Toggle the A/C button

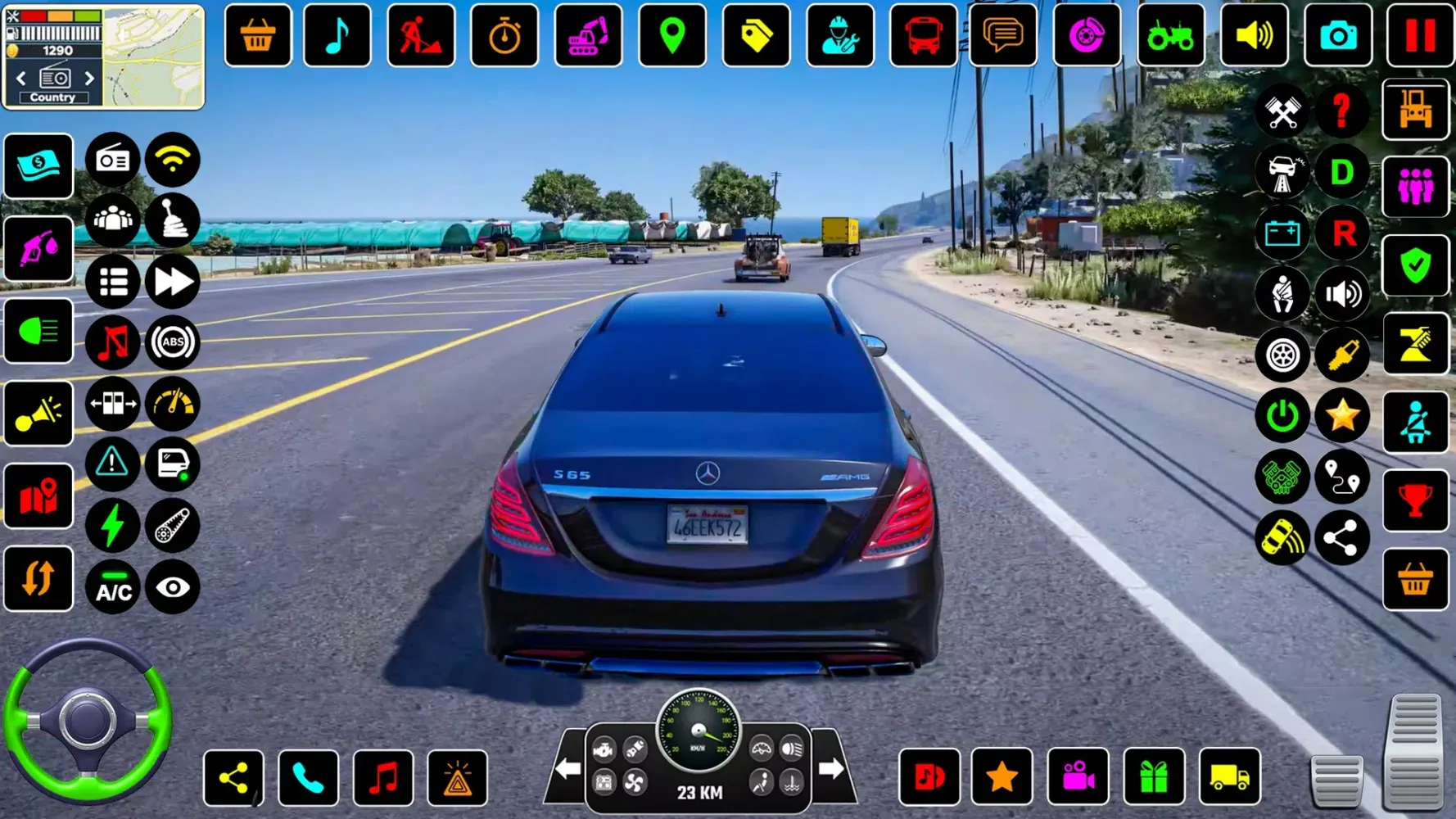coord(113,588)
